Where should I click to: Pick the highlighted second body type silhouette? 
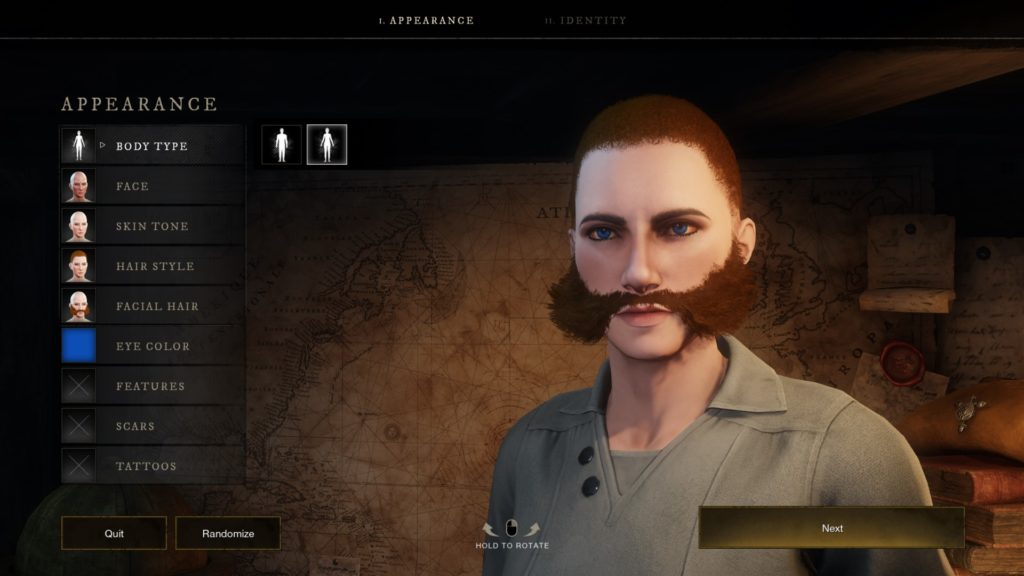click(x=327, y=145)
